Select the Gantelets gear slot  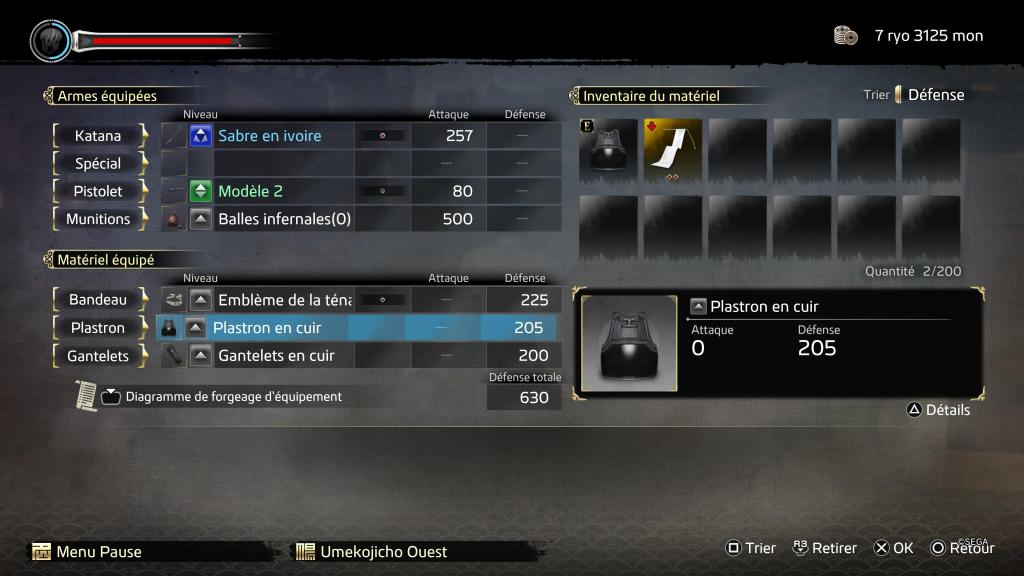(x=98, y=355)
